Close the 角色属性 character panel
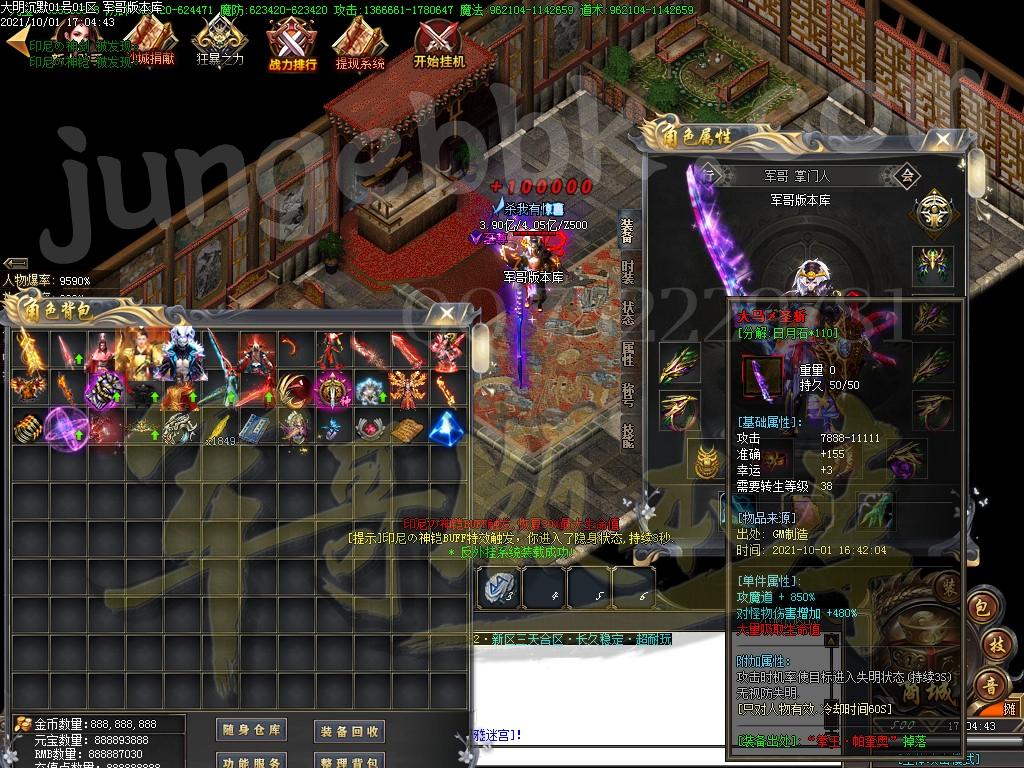This screenshot has width=1024, height=768. 941,140
